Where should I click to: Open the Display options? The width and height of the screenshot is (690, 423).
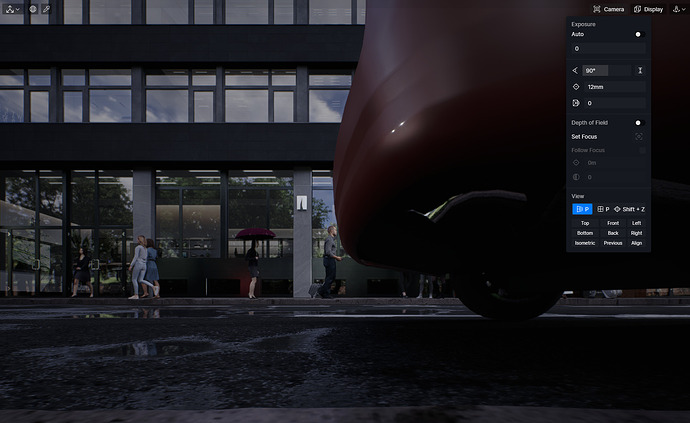point(647,9)
